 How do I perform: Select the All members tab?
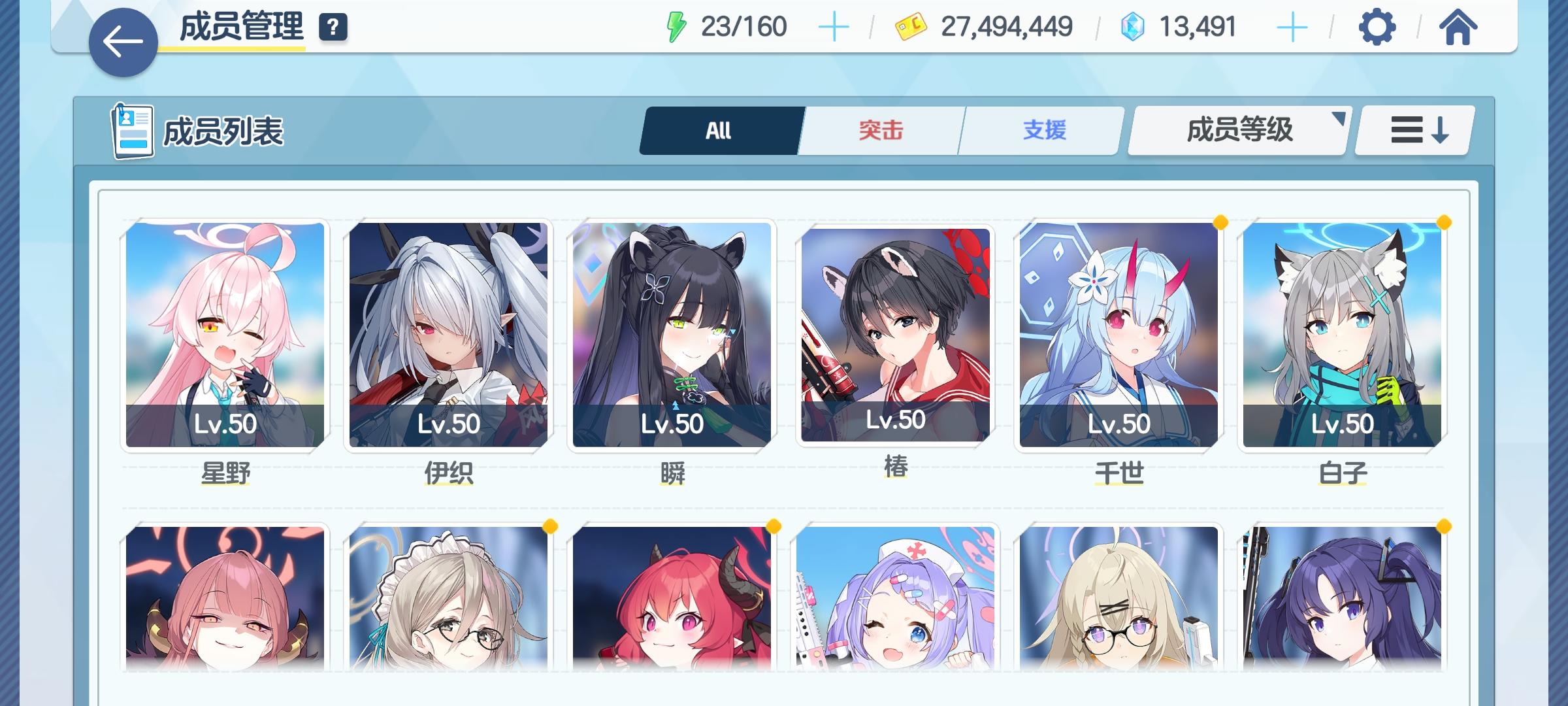(721, 130)
